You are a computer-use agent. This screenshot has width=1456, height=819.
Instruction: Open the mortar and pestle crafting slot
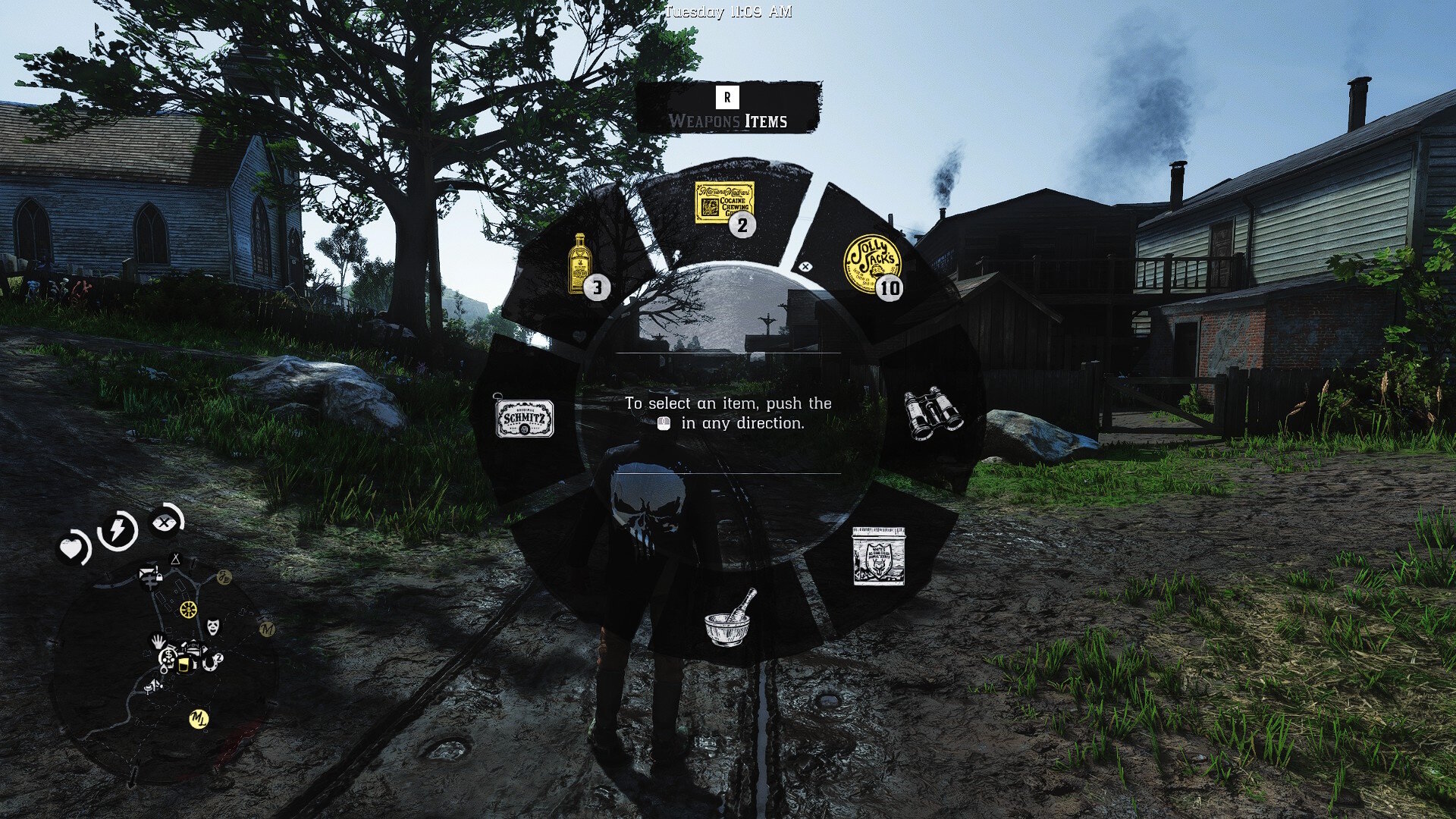(728, 619)
